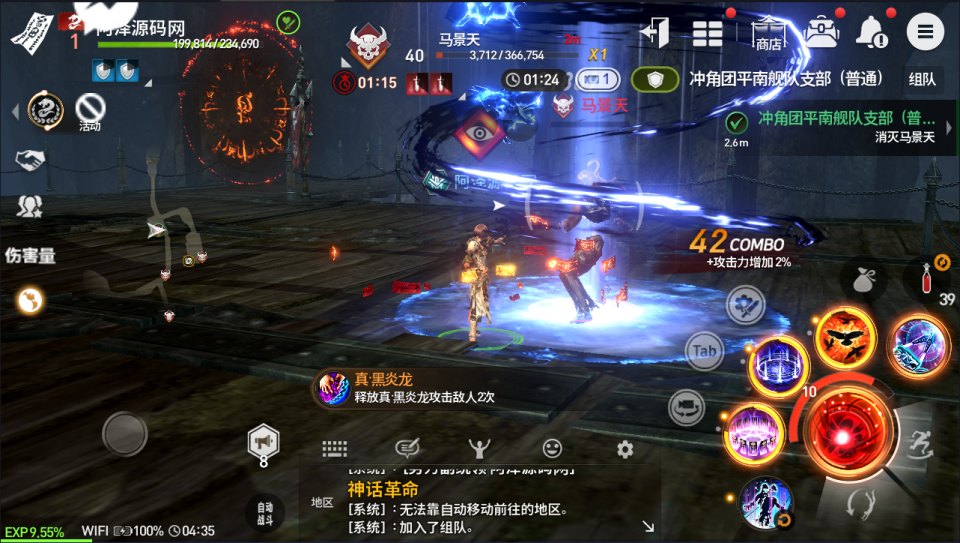Click the 组队 party button
Image resolution: width=960 pixels, height=543 pixels.
tap(922, 79)
